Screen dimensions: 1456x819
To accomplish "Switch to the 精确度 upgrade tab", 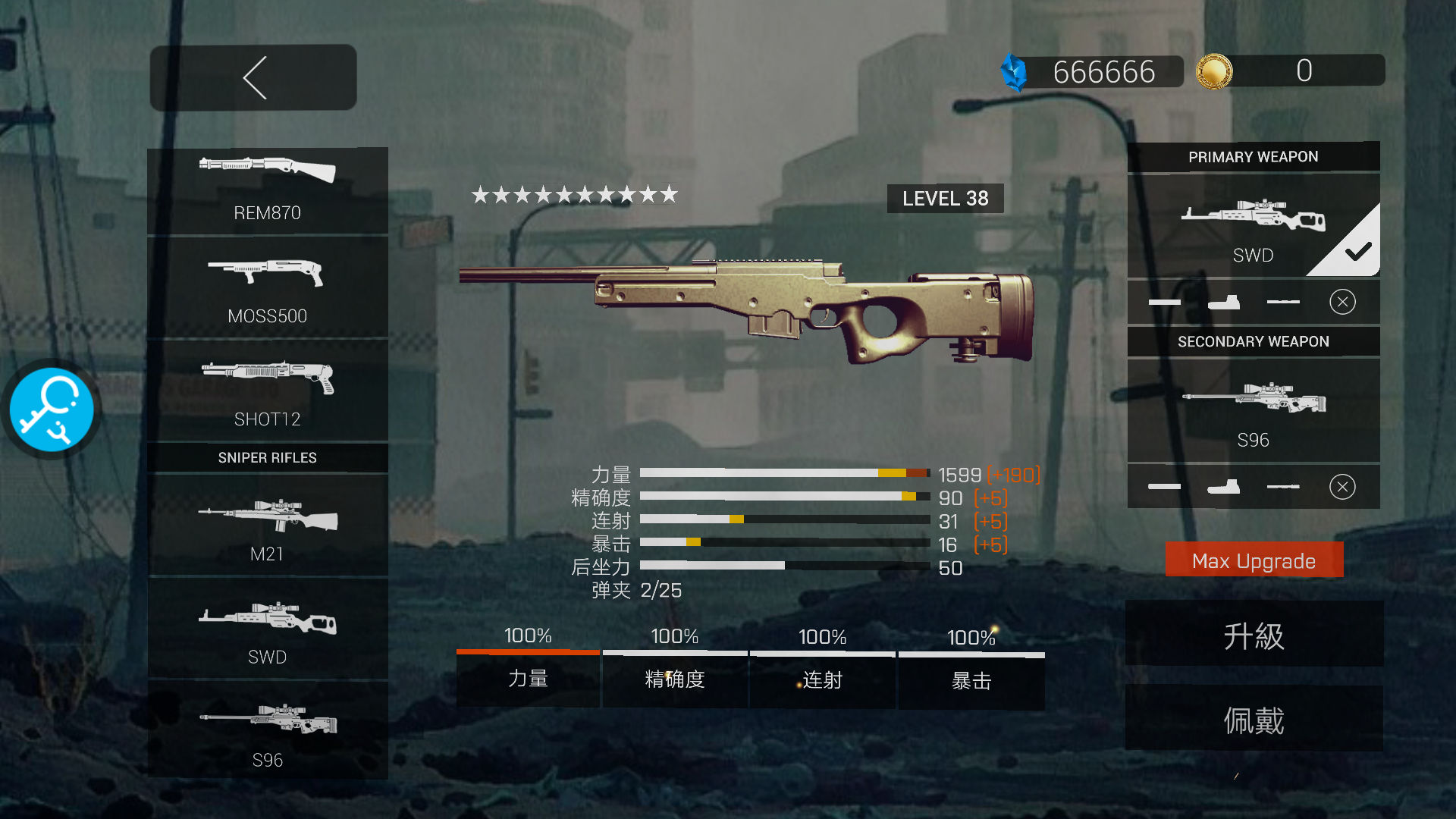I will pos(675,679).
